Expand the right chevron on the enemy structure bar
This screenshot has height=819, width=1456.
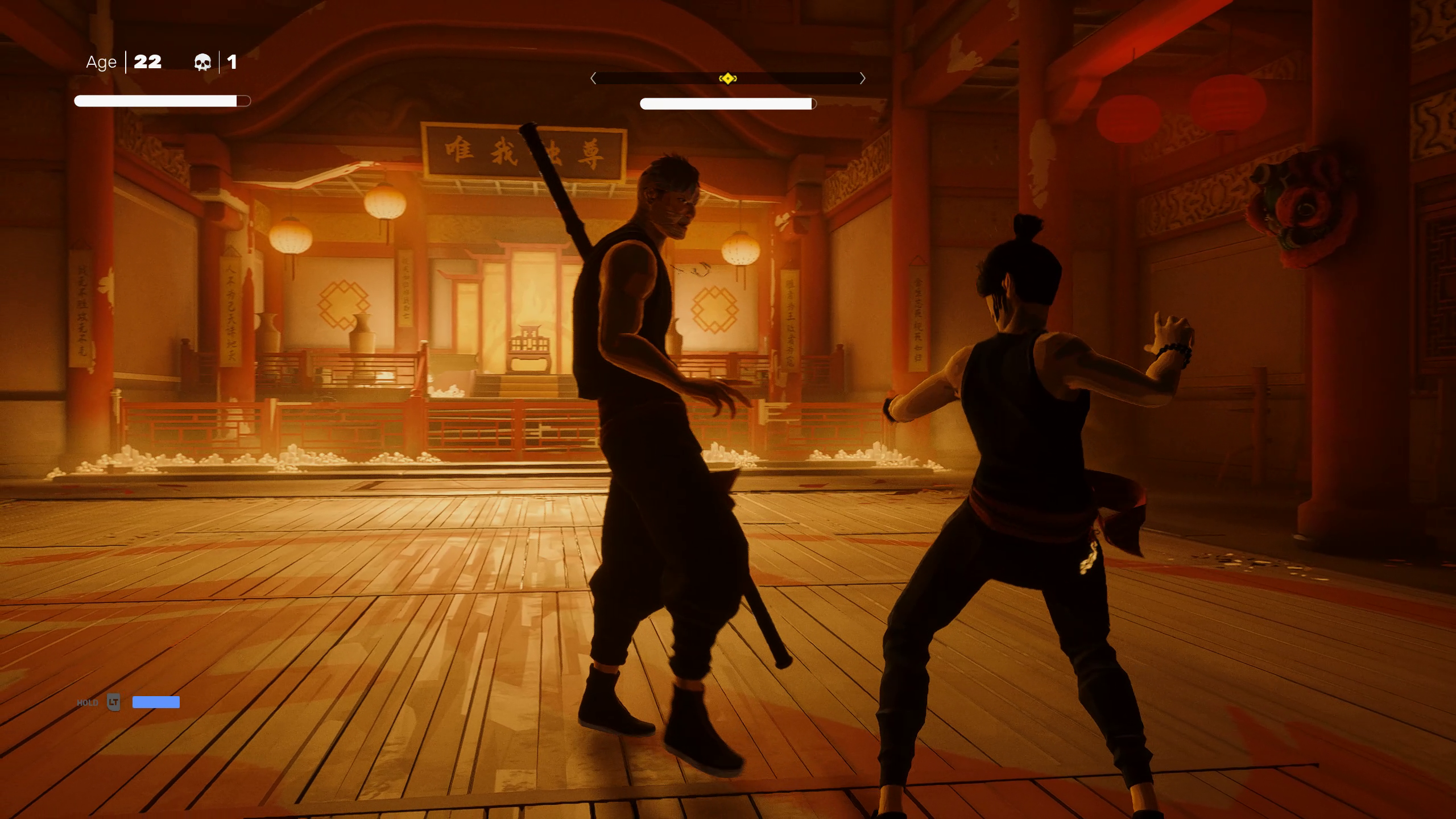click(x=863, y=79)
